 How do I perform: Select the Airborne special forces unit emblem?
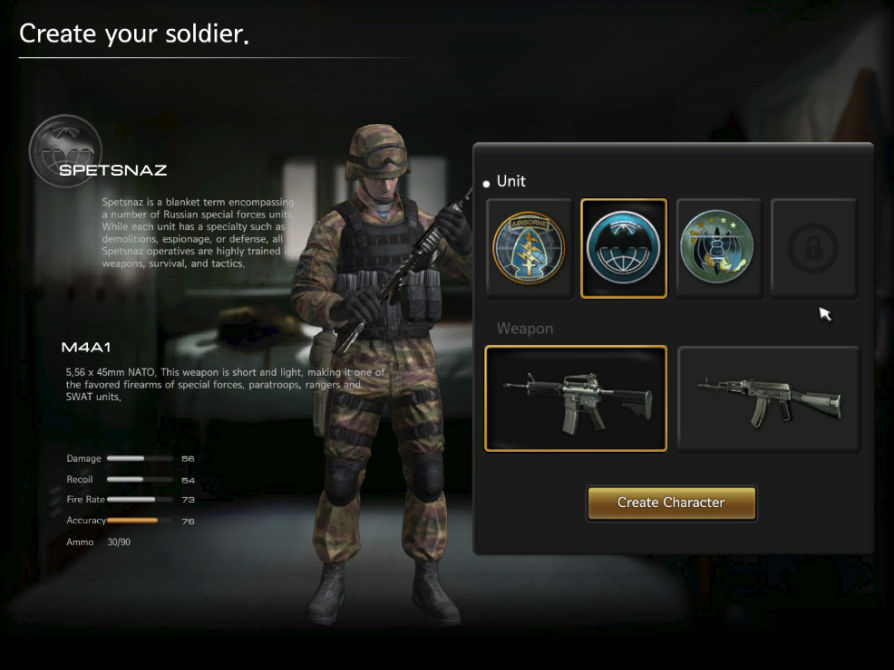[x=529, y=248]
